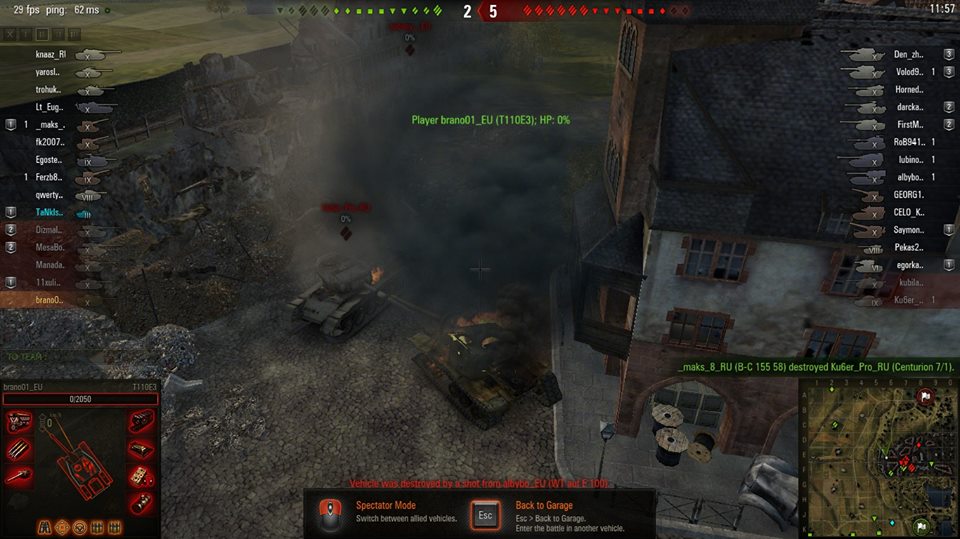The image size is (960, 539).
Task: Pick enemy RoB941 from the roster
Action: (x=908, y=142)
